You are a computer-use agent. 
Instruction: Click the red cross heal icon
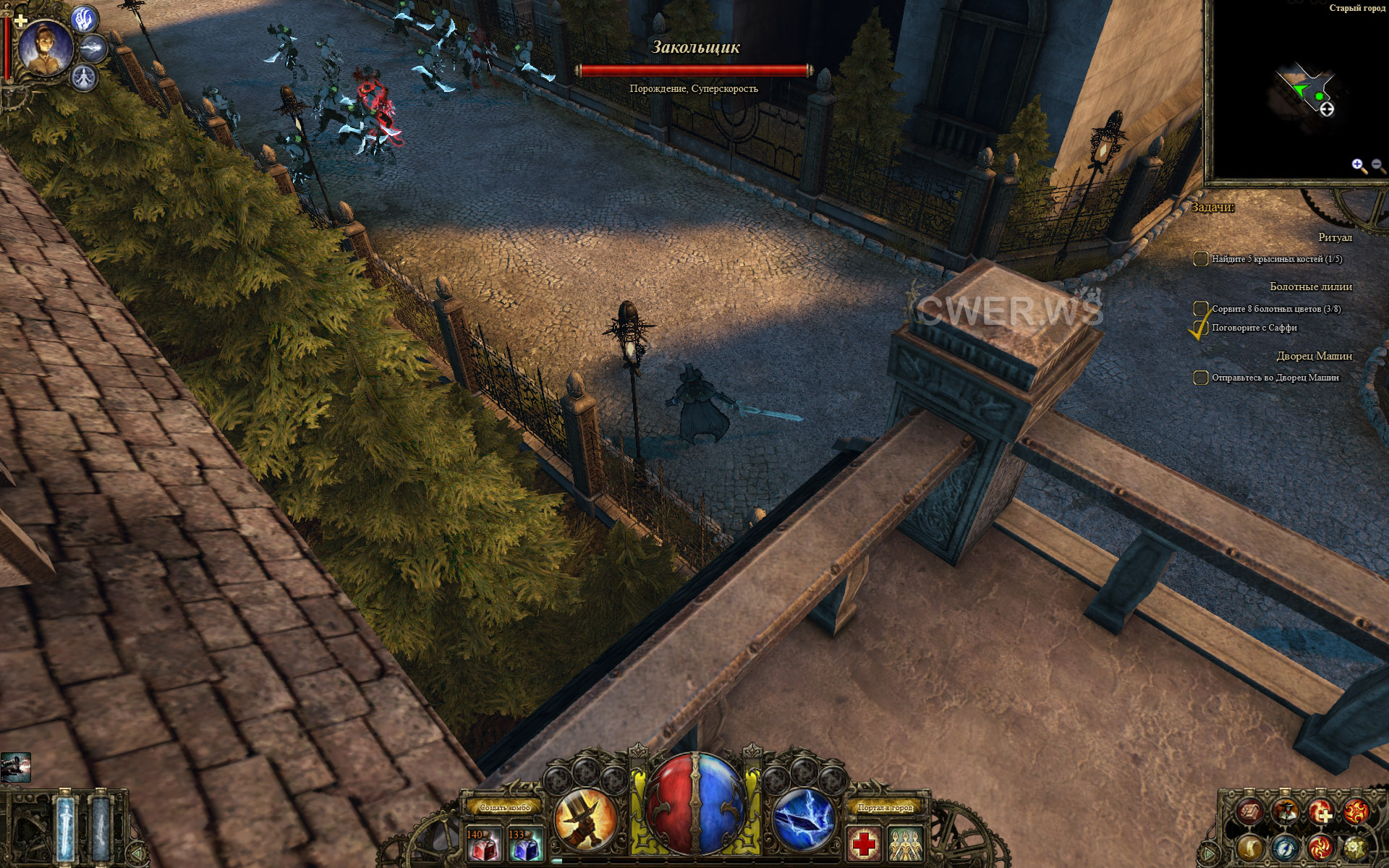coord(864,844)
